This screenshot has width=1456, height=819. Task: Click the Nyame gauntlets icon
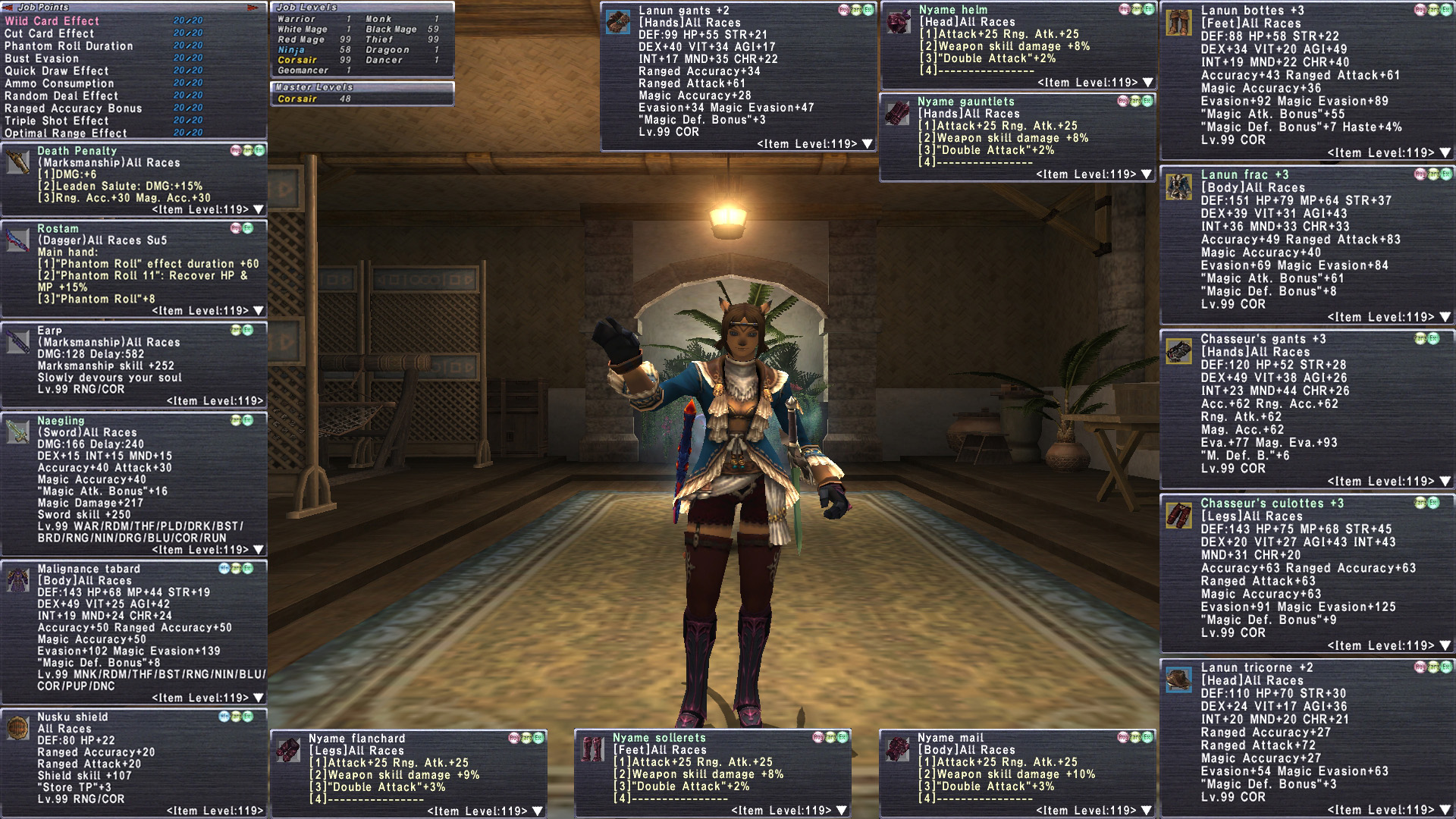point(898,113)
